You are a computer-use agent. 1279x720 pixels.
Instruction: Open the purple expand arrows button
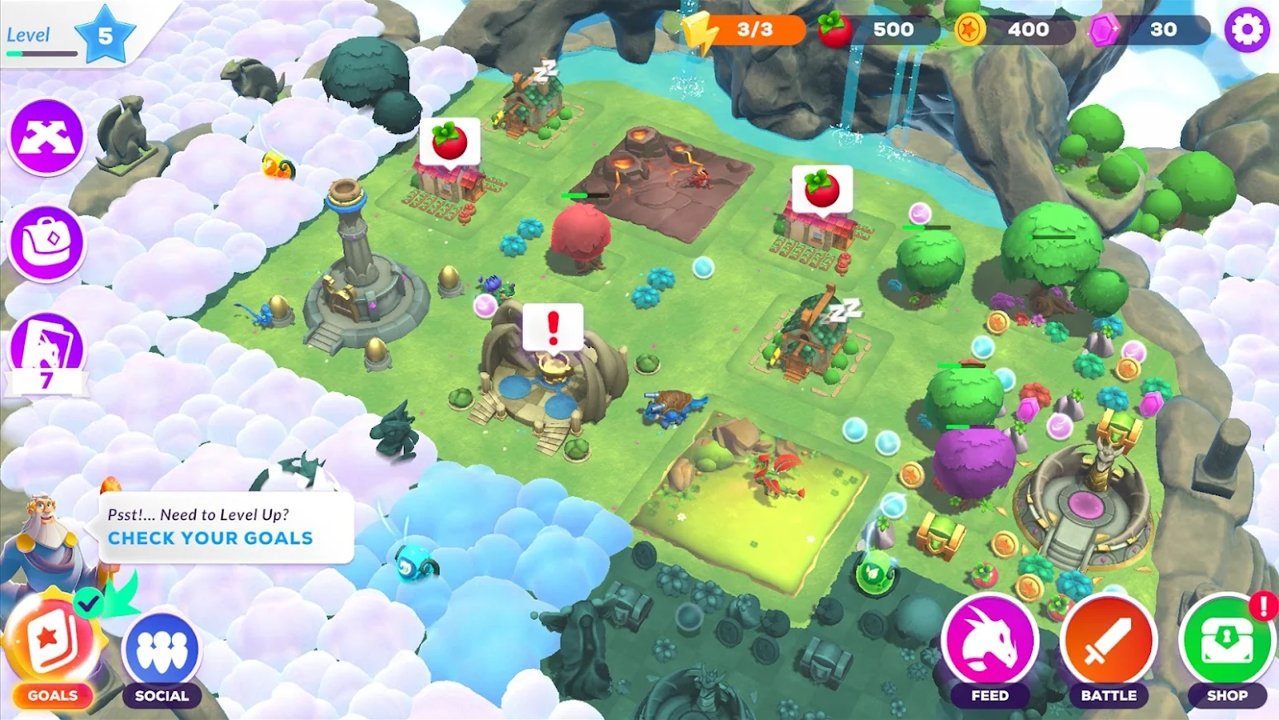46,137
